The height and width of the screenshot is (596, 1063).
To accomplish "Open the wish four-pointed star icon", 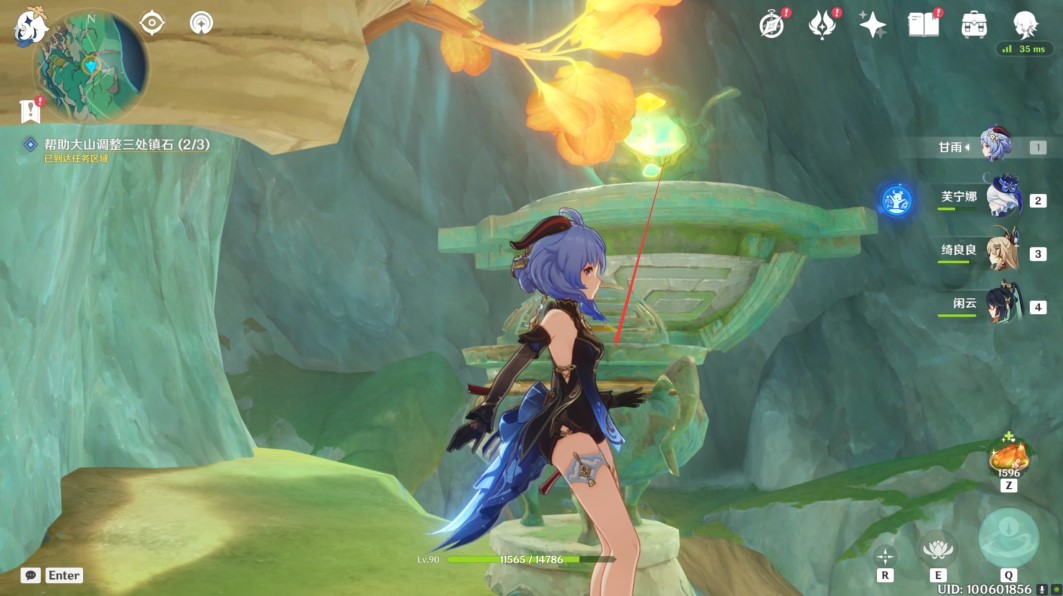I will pyautogui.click(x=872, y=25).
